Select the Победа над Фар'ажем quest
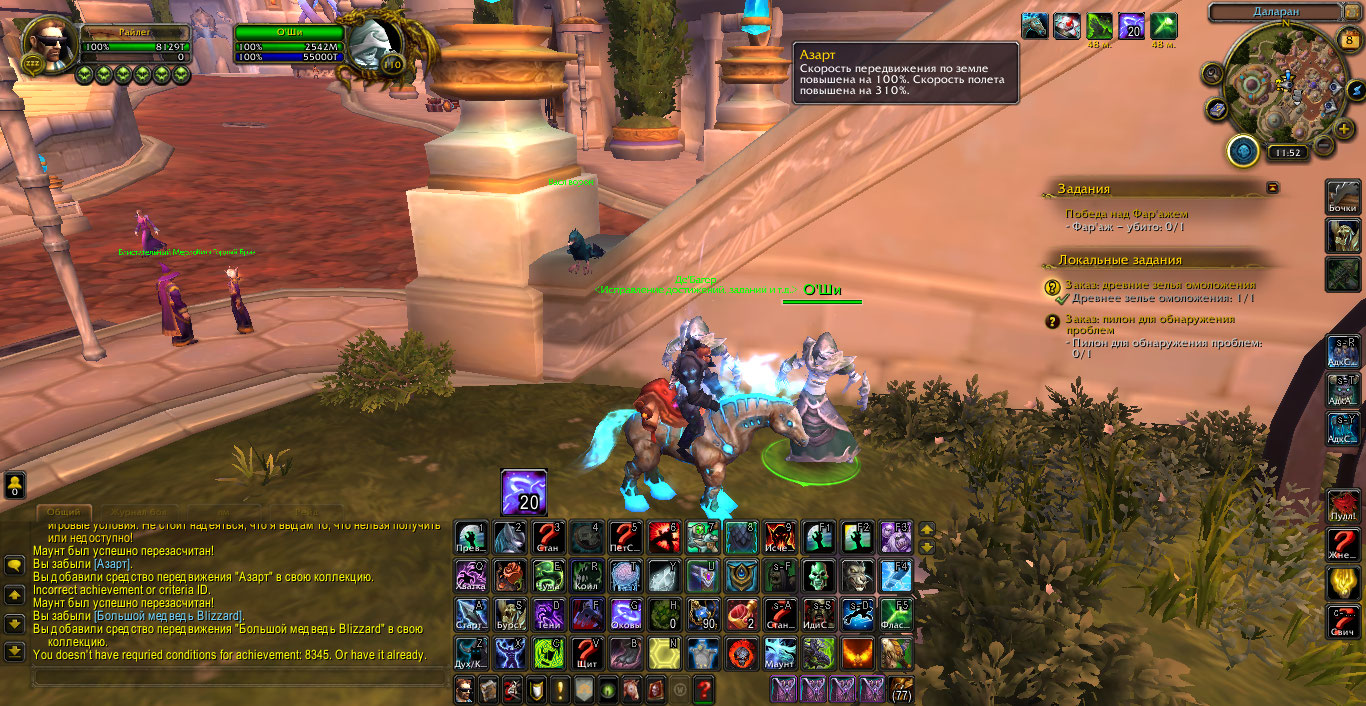This screenshot has width=1366, height=706. coord(1126,213)
